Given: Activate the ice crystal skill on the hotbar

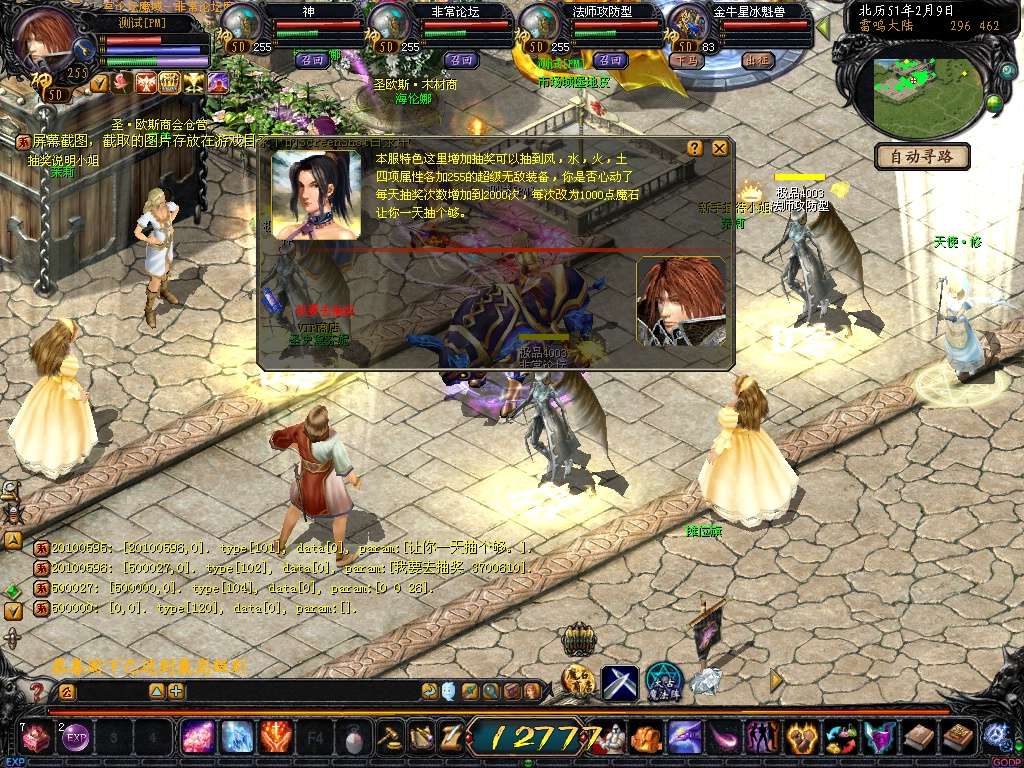Looking at the screenshot, I should coord(237,738).
